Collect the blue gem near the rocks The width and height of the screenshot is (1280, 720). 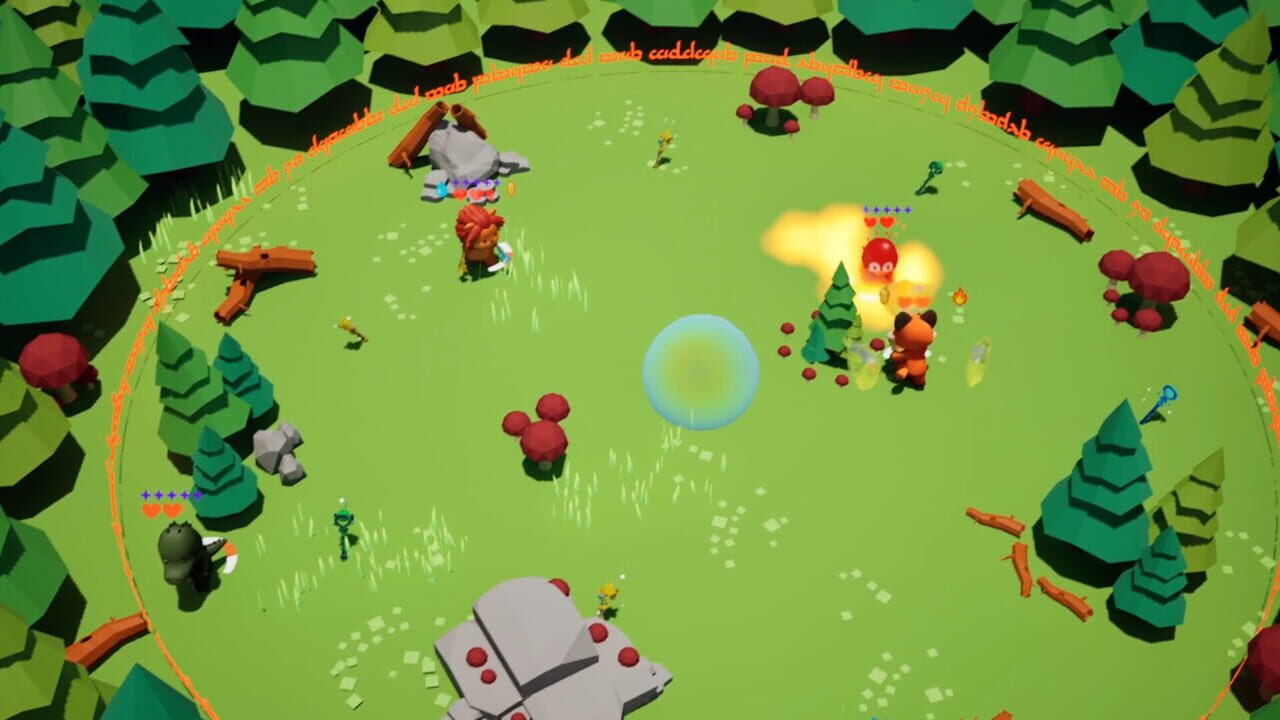click(440, 187)
